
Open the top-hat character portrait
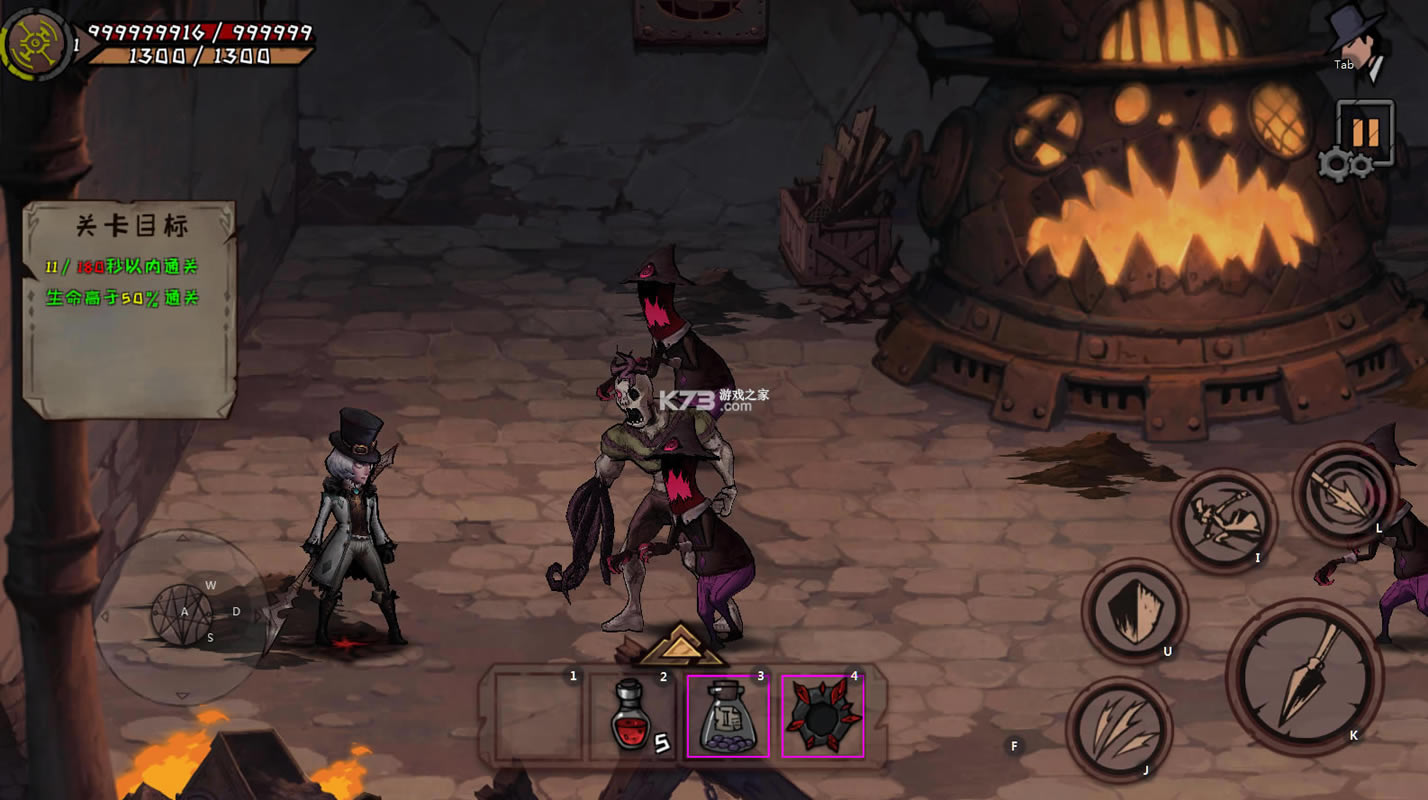[1356, 38]
